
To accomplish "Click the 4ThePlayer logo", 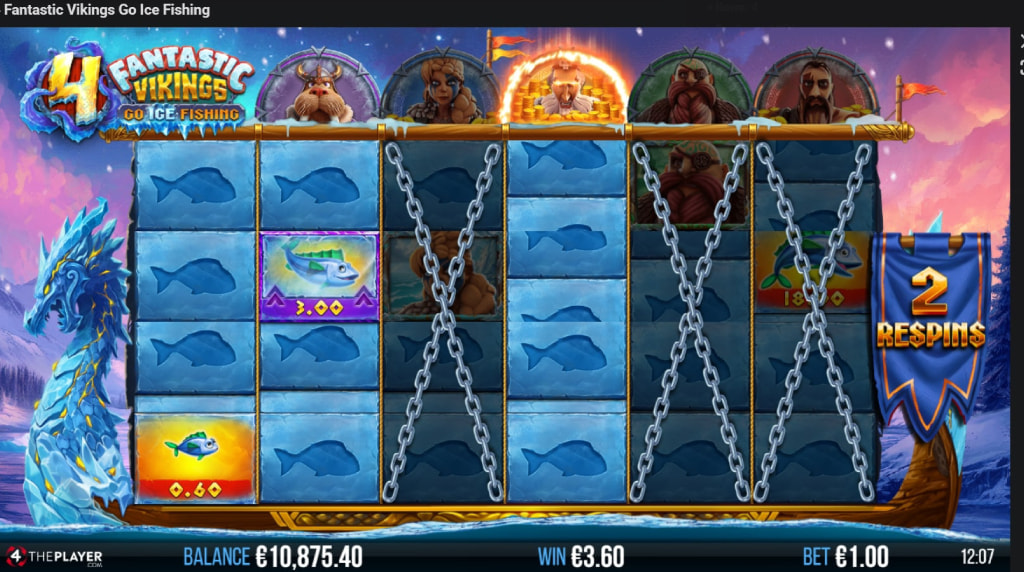I will (x=53, y=556).
